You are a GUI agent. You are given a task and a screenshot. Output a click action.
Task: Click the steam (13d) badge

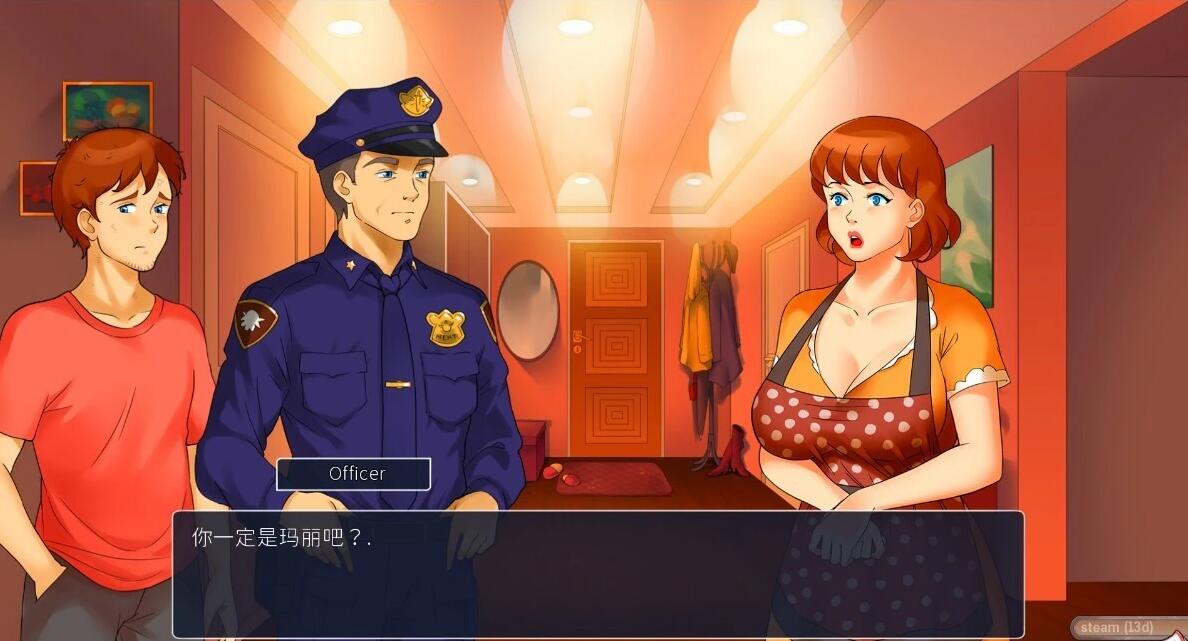click(1116, 628)
